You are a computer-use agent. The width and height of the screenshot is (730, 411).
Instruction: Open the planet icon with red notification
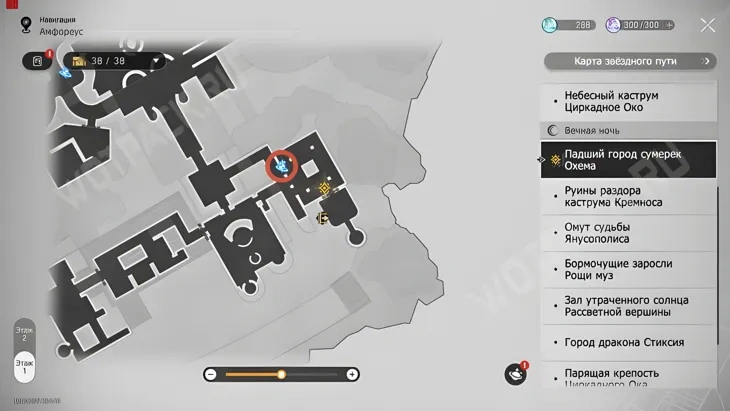[x=515, y=374]
